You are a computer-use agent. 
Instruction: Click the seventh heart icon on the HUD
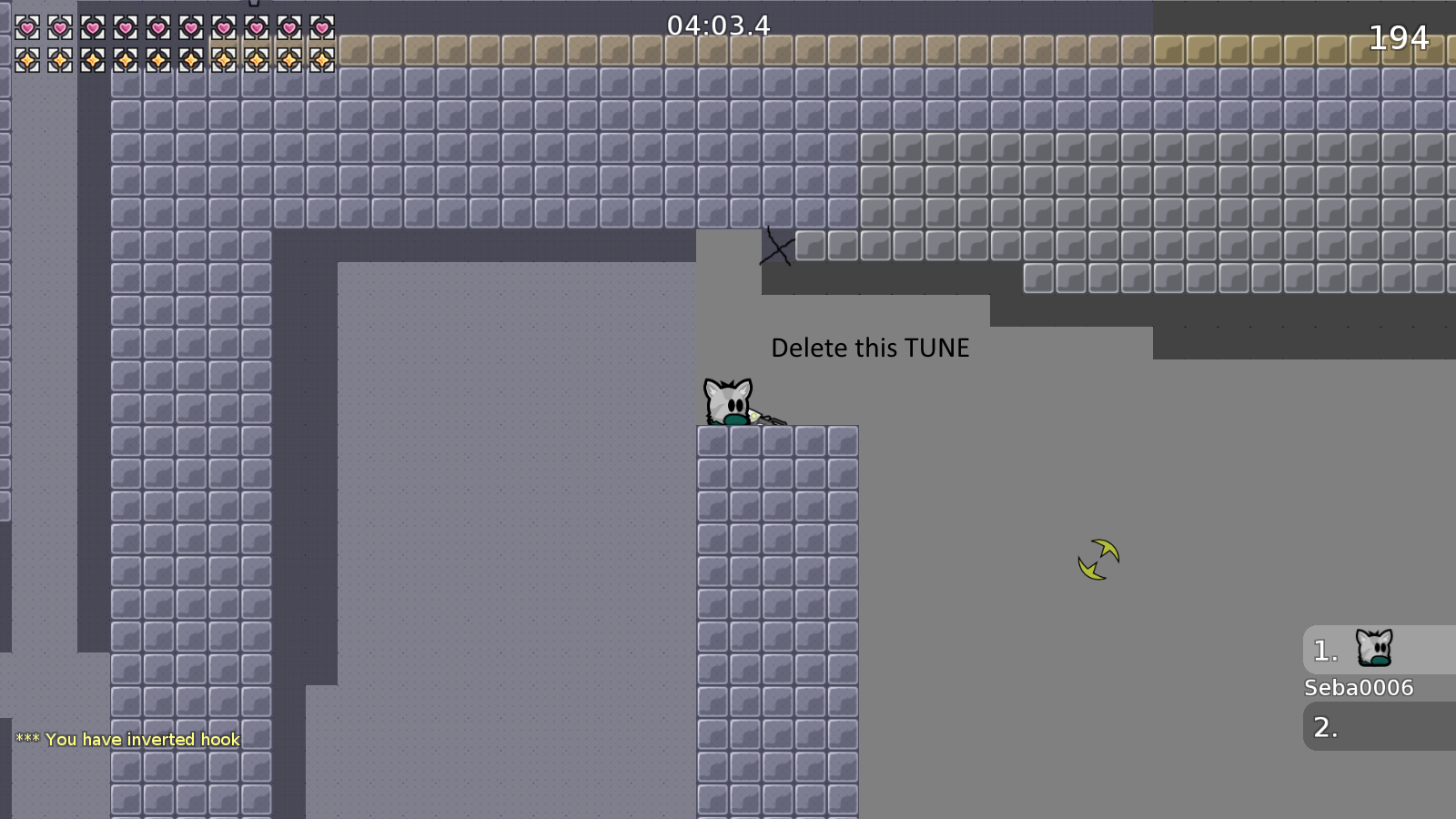pos(222,27)
